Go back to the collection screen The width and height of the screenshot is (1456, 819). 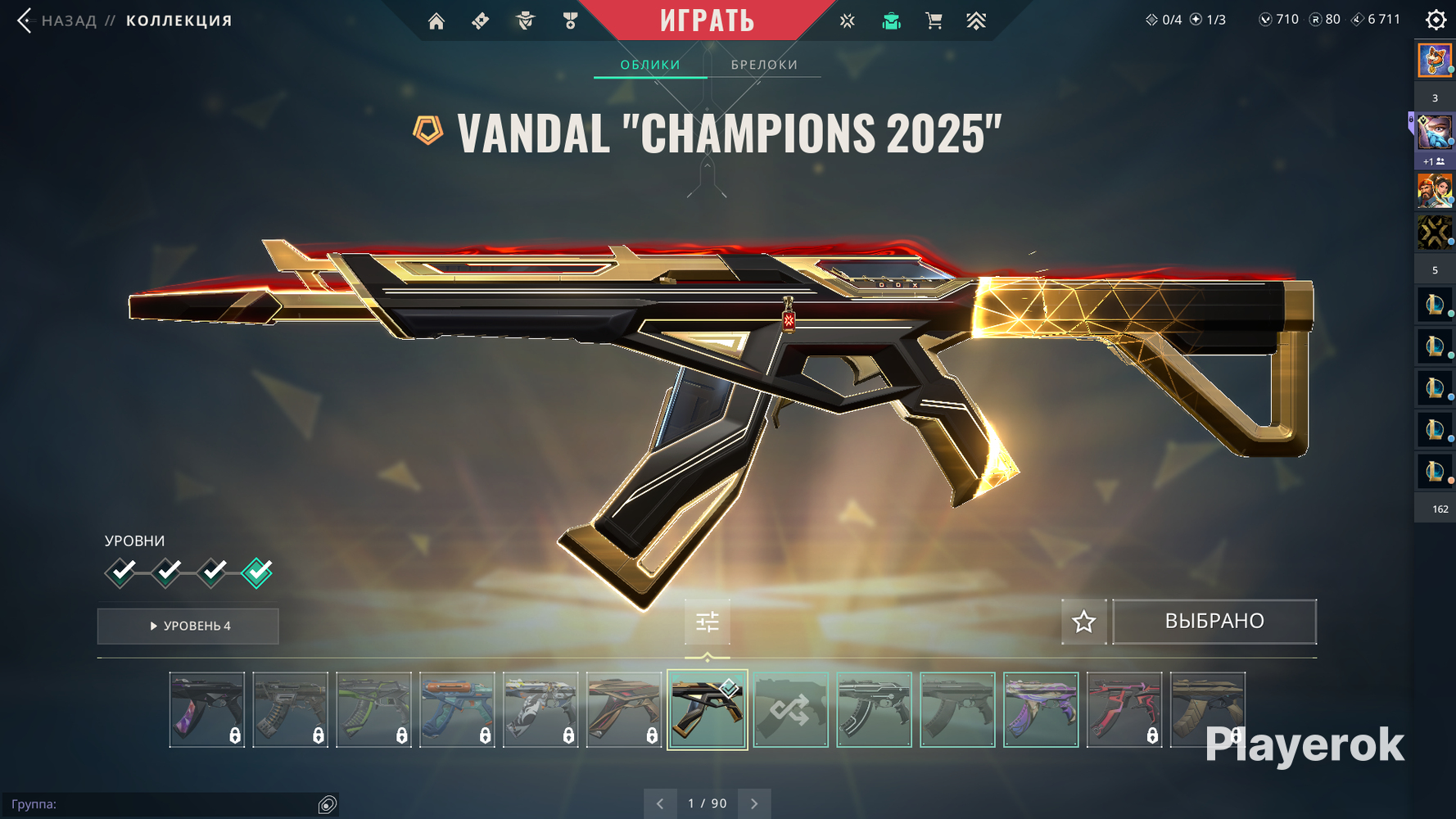(25, 20)
